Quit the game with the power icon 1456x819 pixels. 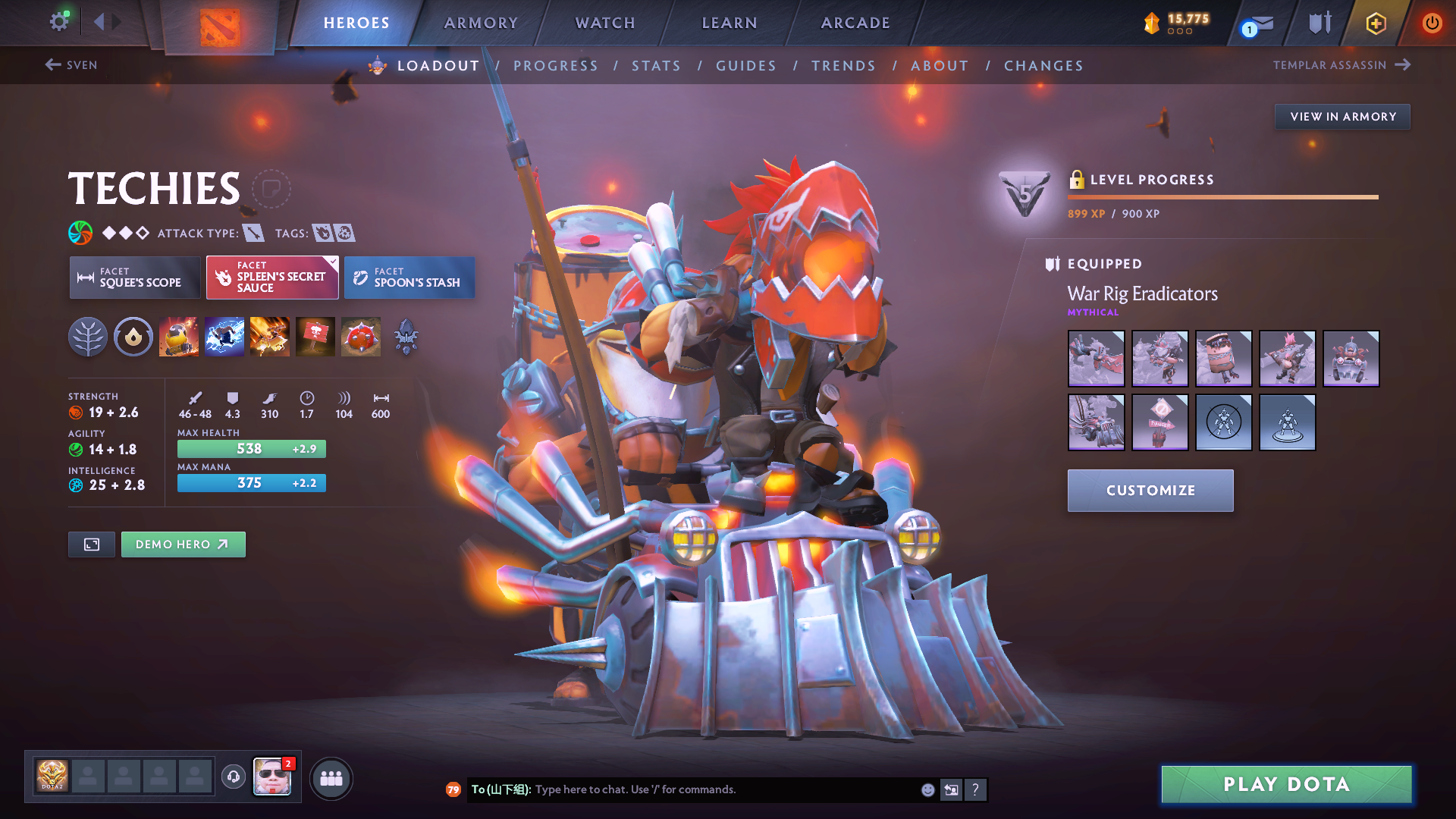click(x=1432, y=23)
